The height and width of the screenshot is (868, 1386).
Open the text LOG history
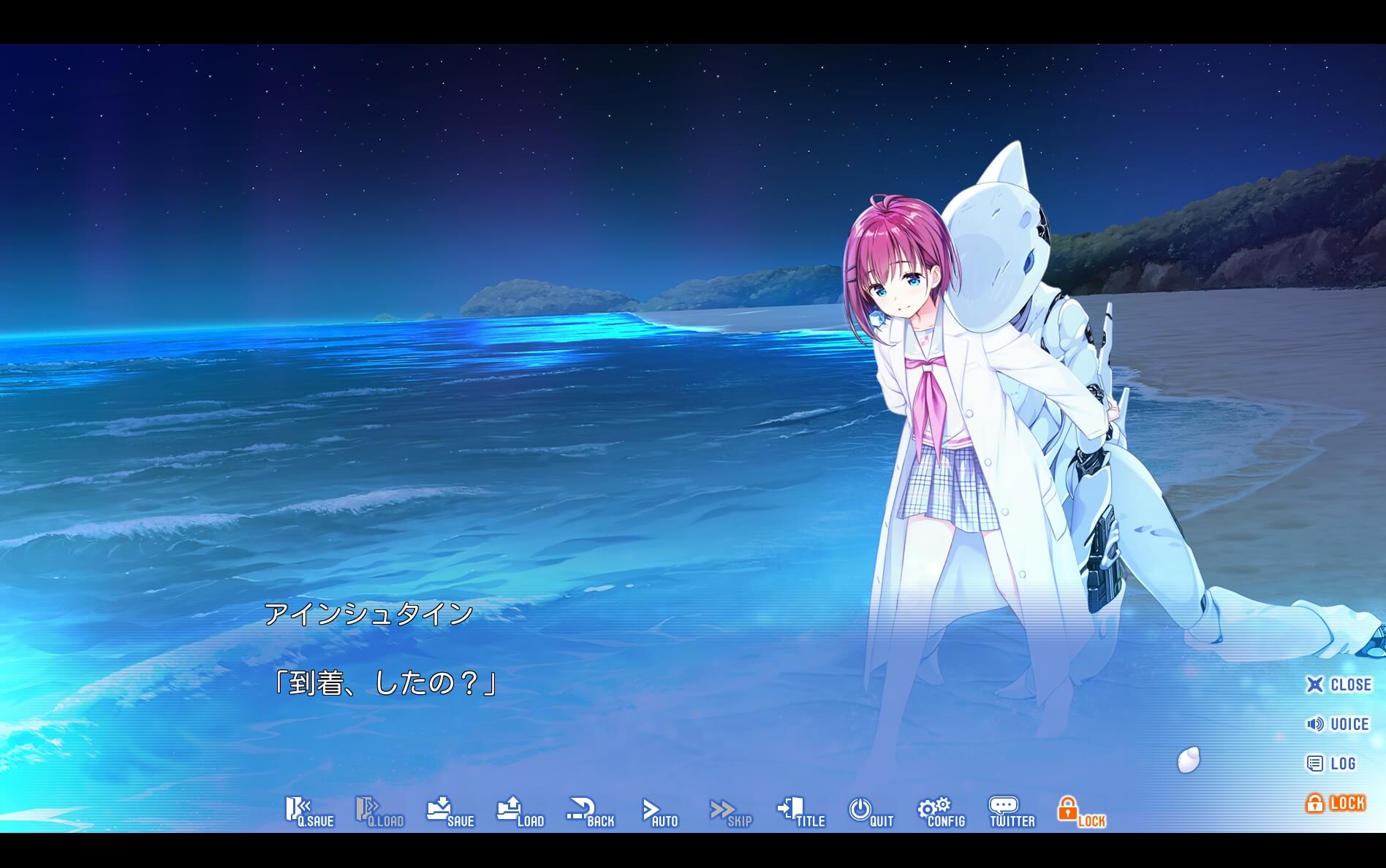click(x=1336, y=764)
